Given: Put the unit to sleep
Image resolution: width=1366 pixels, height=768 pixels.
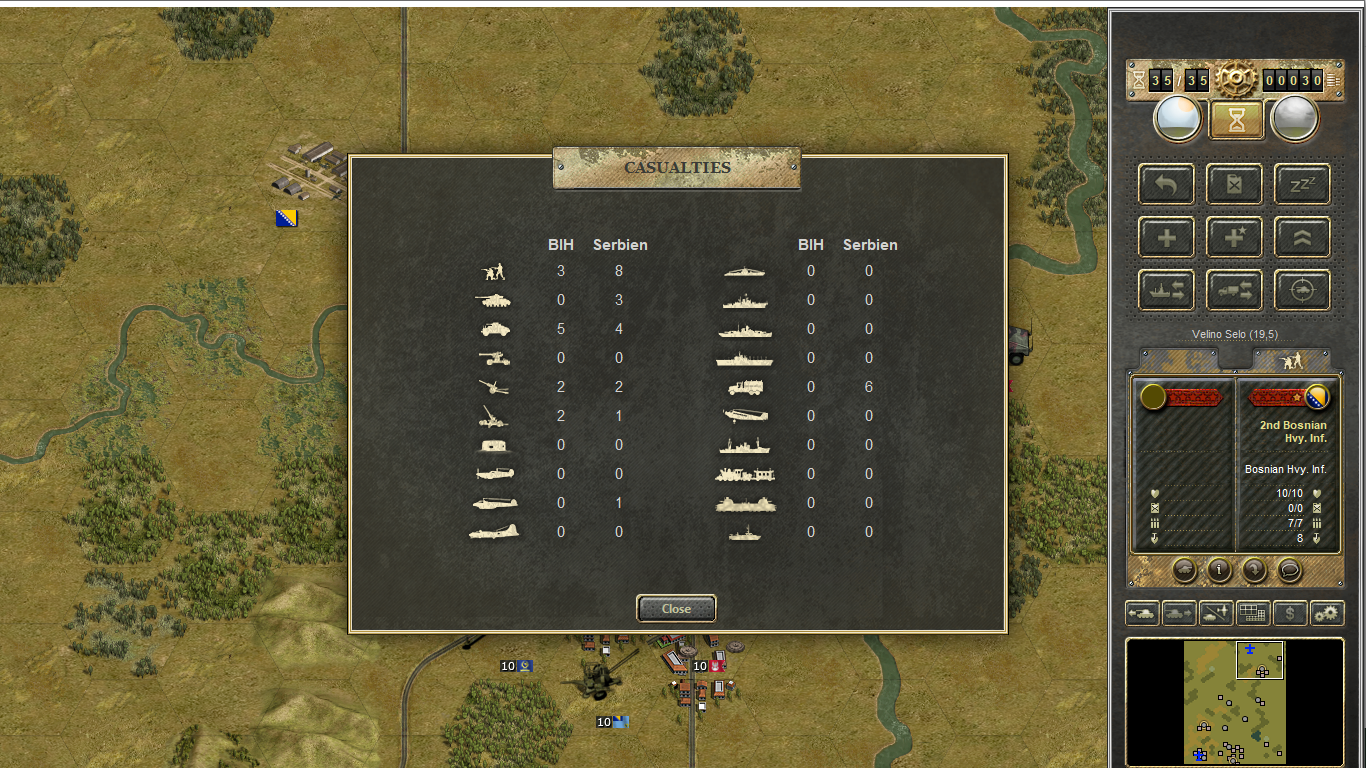Looking at the screenshot, I should click(1302, 184).
